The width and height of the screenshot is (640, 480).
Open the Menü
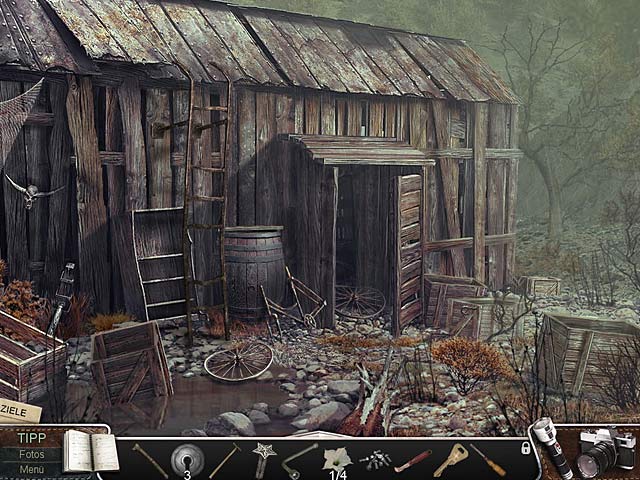[x=30, y=468]
